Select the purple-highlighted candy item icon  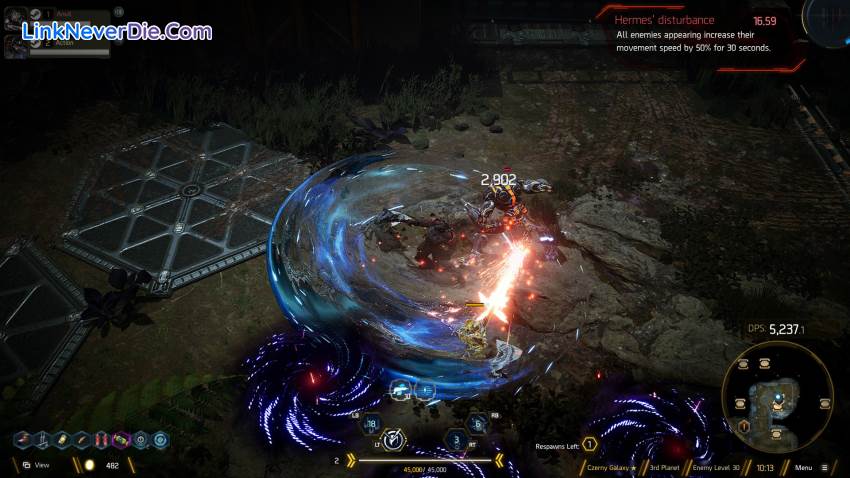pos(122,440)
